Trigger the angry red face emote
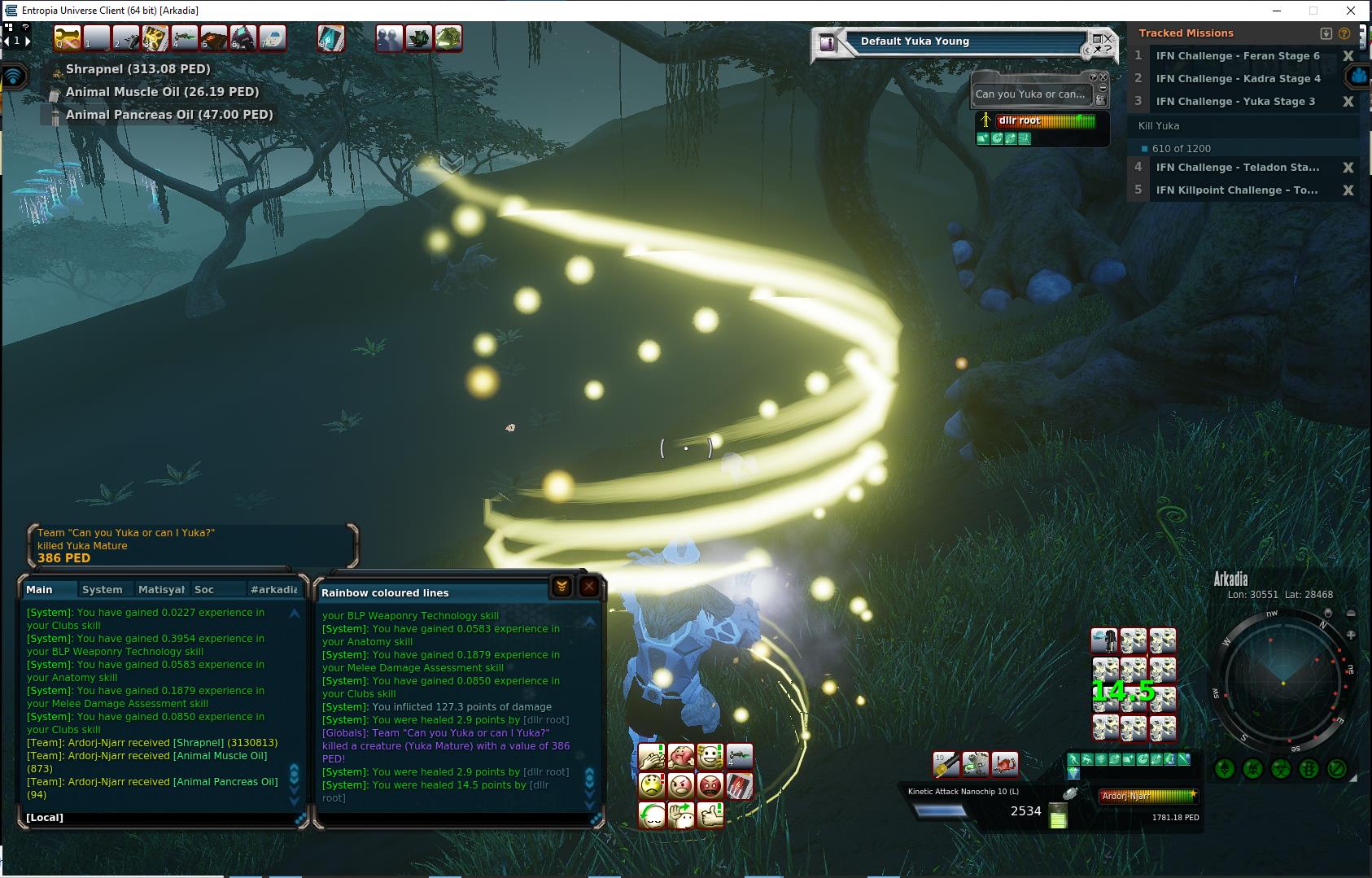The height and width of the screenshot is (878, 1372). click(710, 786)
